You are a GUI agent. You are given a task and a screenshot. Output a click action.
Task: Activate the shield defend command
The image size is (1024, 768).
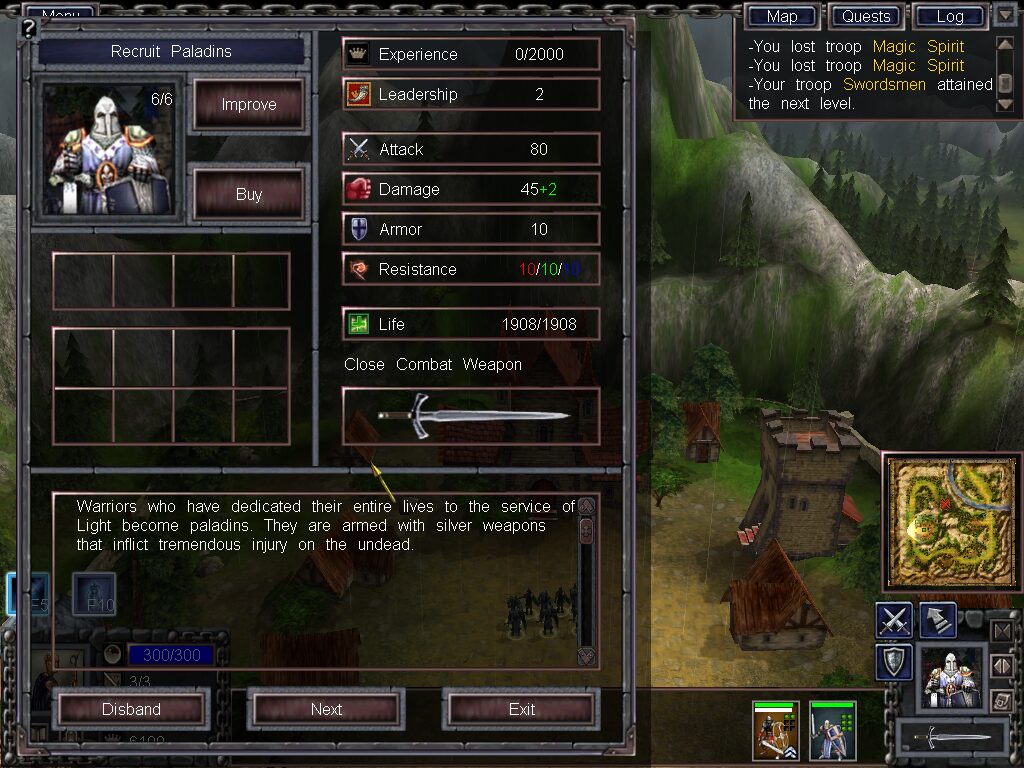click(894, 661)
